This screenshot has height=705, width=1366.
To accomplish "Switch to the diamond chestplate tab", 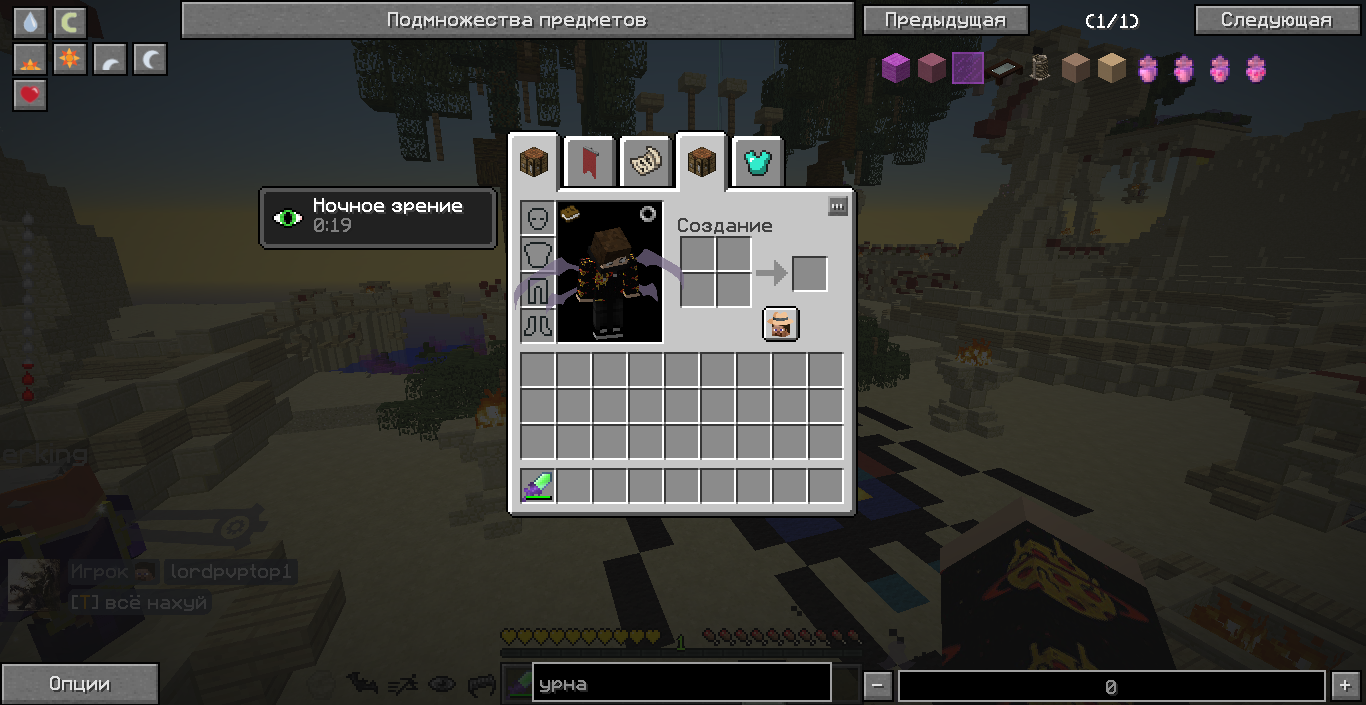I will click(x=758, y=161).
